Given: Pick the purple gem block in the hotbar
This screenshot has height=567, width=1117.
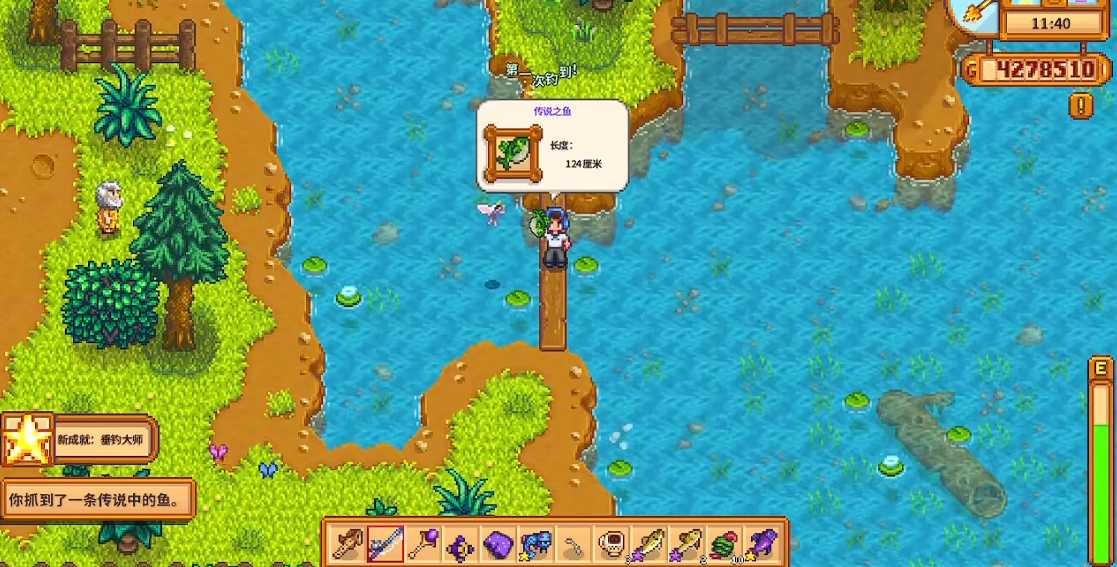Looking at the screenshot, I should (x=498, y=545).
